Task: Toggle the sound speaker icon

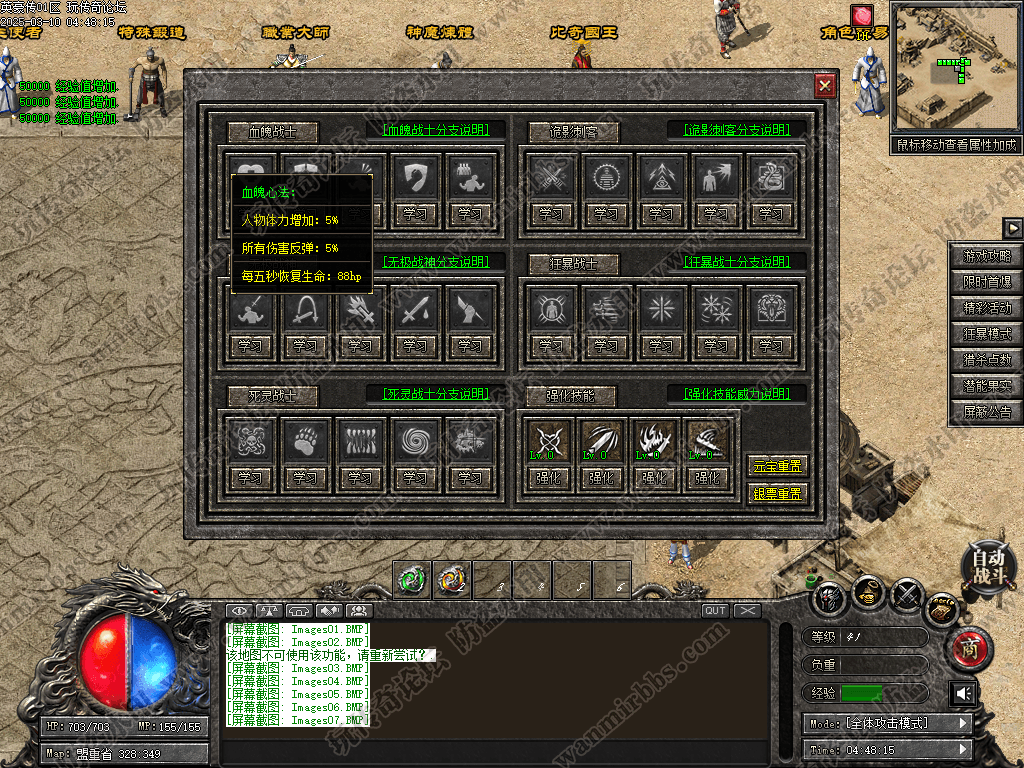Action: pyautogui.click(x=964, y=693)
